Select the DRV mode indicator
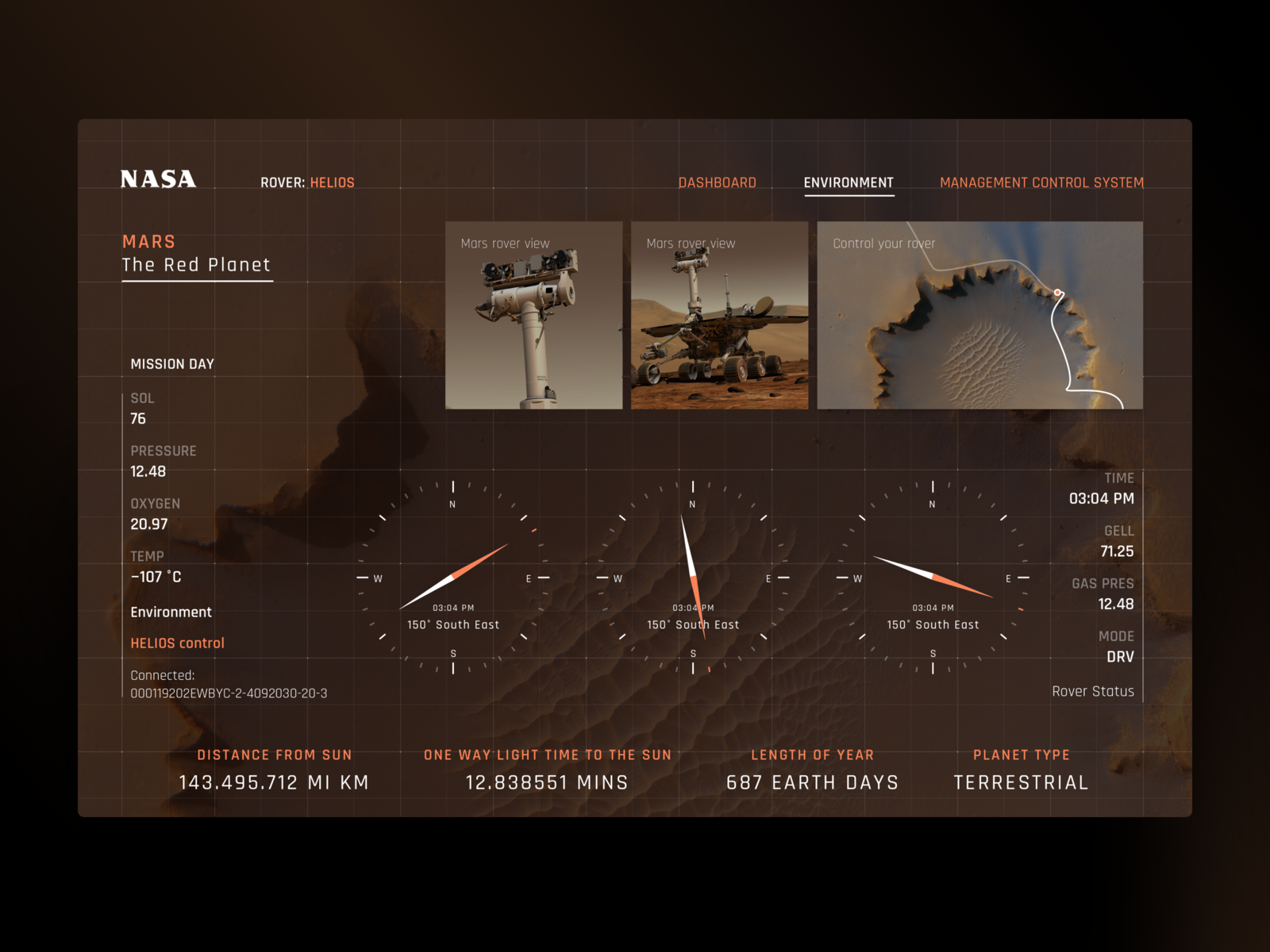Screen dimensions: 1270x952 pyautogui.click(x=1121, y=656)
